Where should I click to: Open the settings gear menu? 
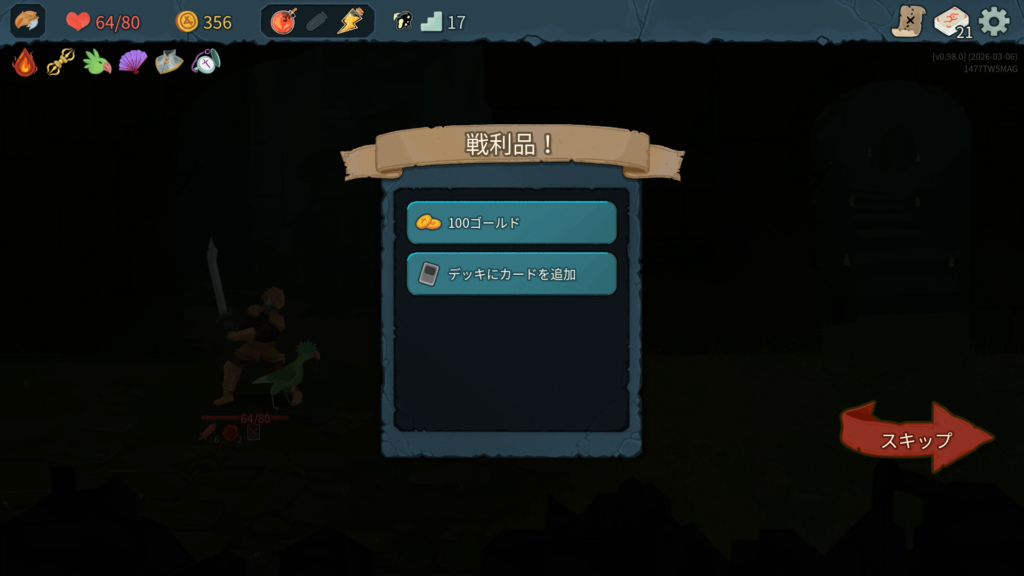pyautogui.click(x=994, y=21)
